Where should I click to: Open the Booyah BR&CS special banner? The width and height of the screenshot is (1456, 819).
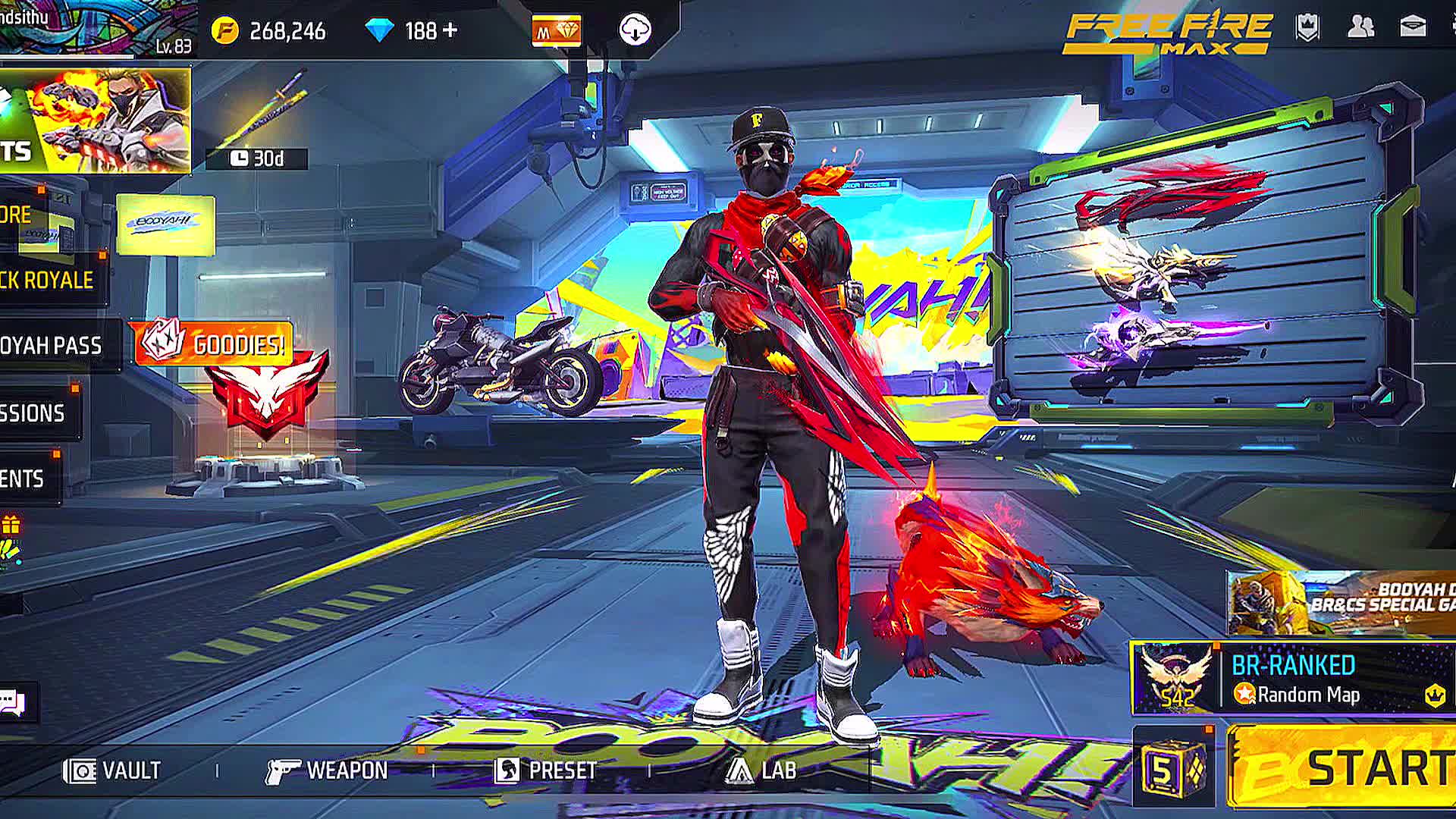(1342, 604)
